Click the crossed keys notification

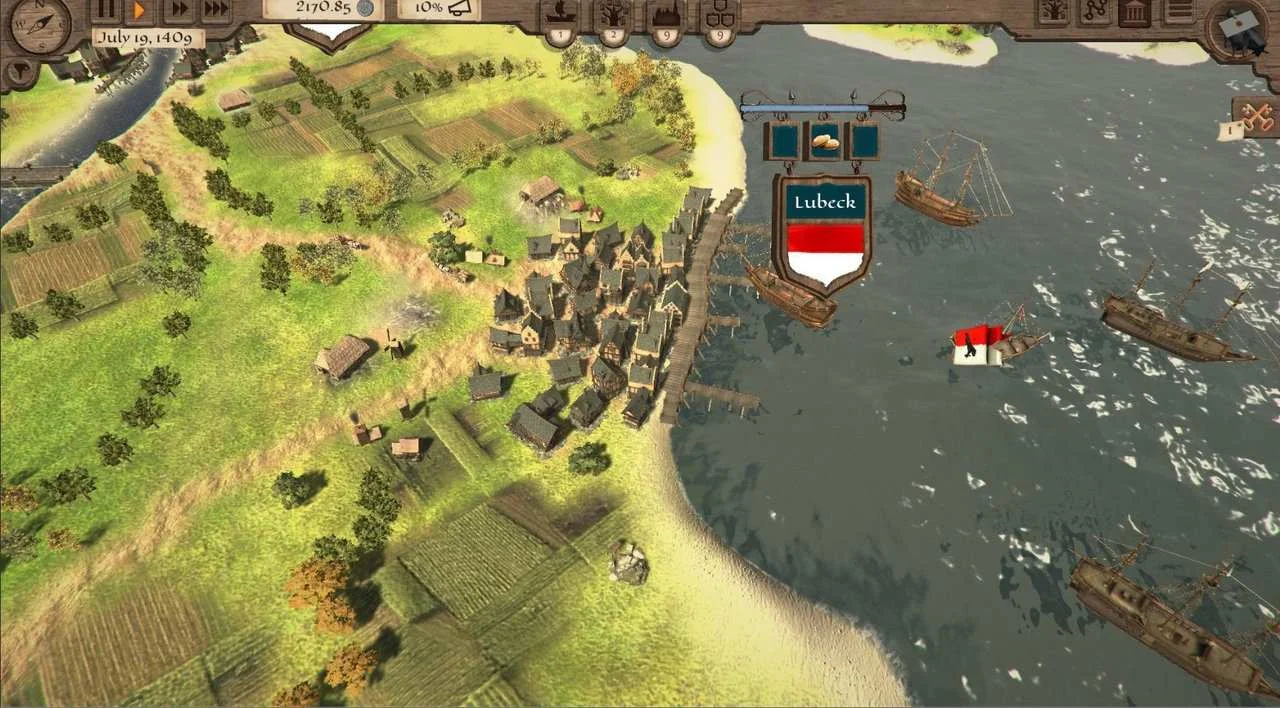point(1256,116)
